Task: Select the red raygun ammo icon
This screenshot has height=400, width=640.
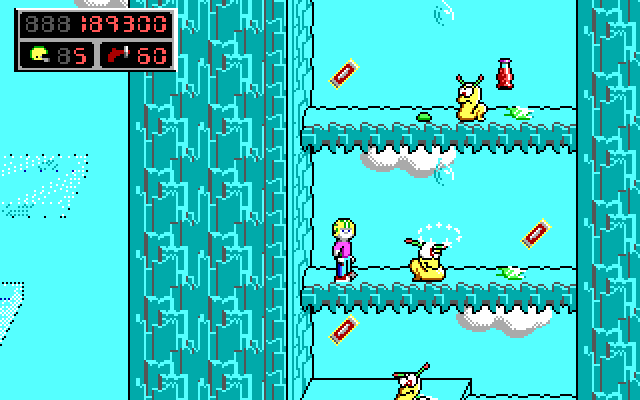Action: [x=117, y=54]
